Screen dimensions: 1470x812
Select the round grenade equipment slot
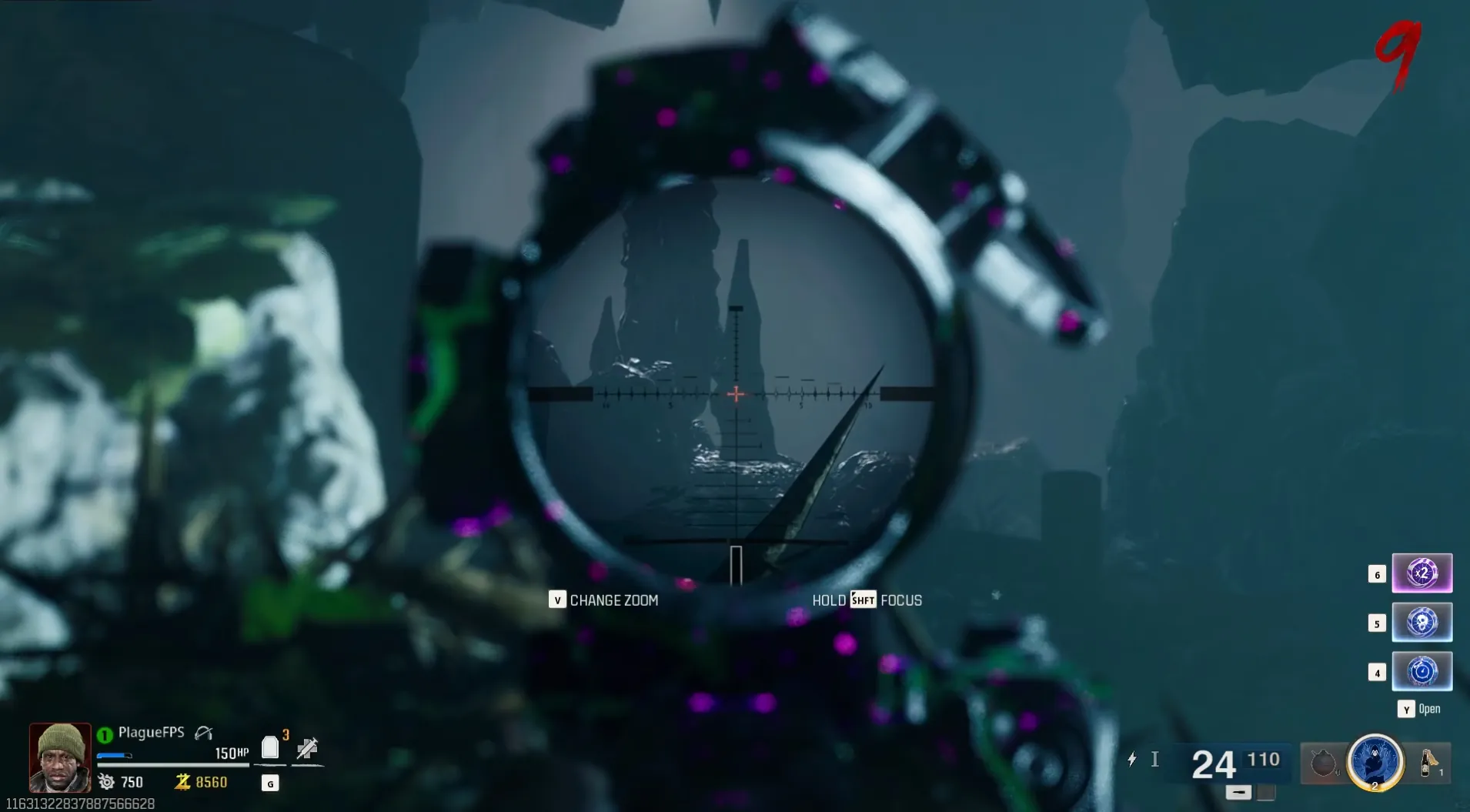1323,764
